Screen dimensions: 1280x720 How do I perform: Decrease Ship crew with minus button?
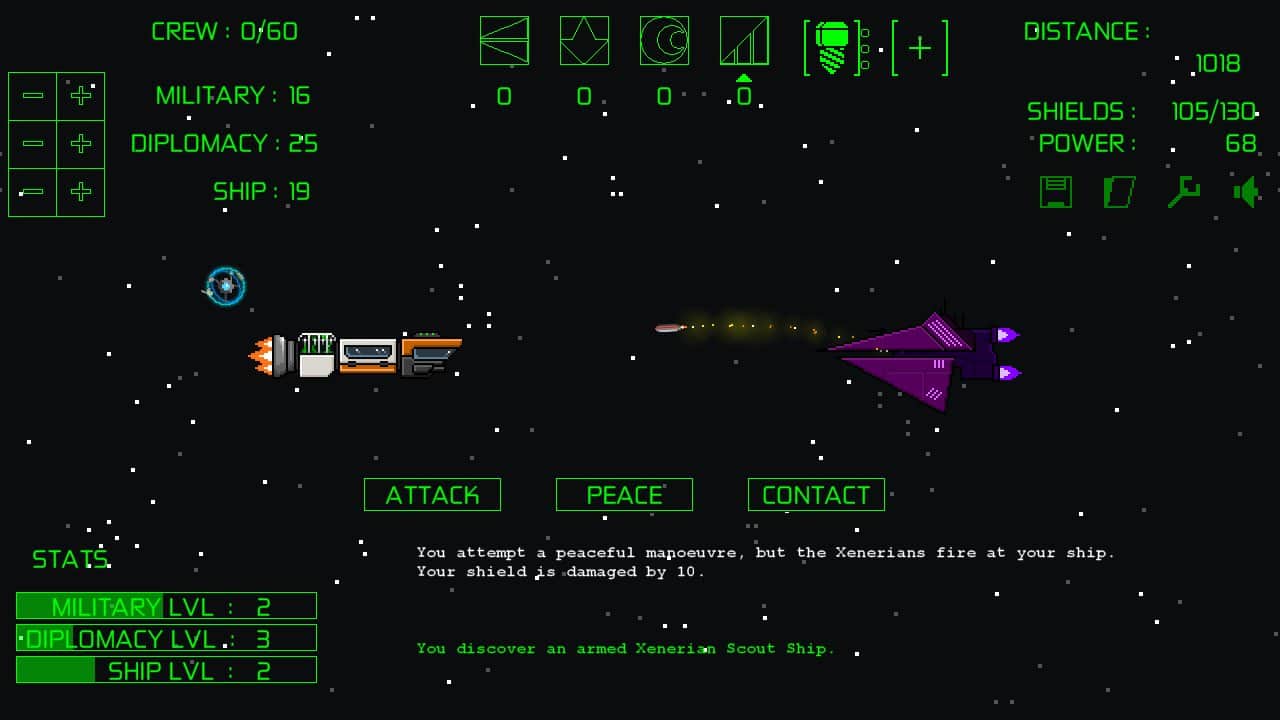(33, 192)
